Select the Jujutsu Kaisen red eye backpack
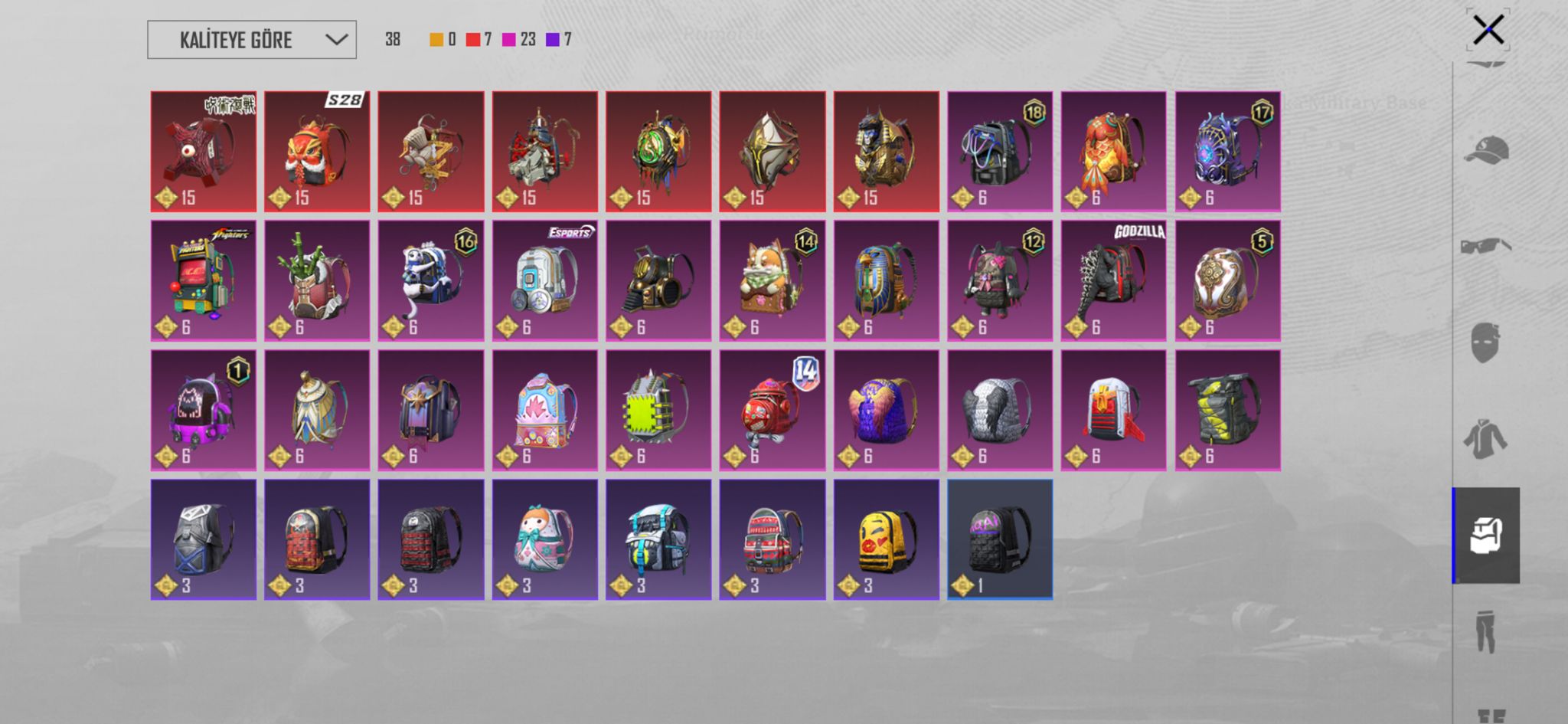The height and width of the screenshot is (724, 1568). [204, 151]
